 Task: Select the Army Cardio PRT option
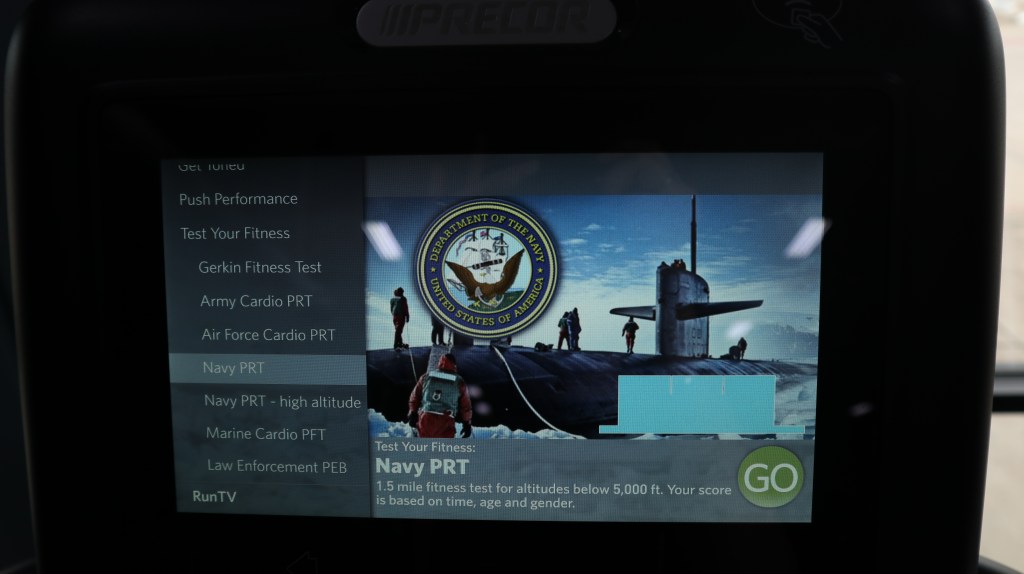tap(256, 301)
